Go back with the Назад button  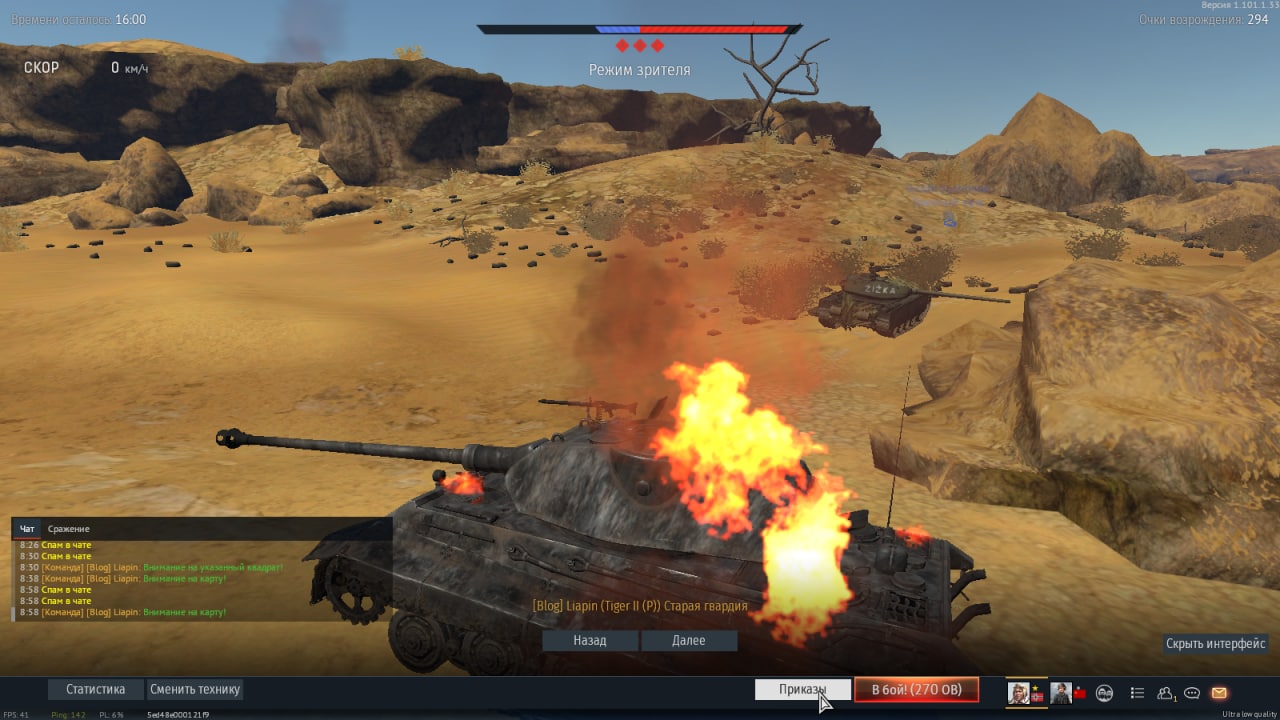pos(590,641)
